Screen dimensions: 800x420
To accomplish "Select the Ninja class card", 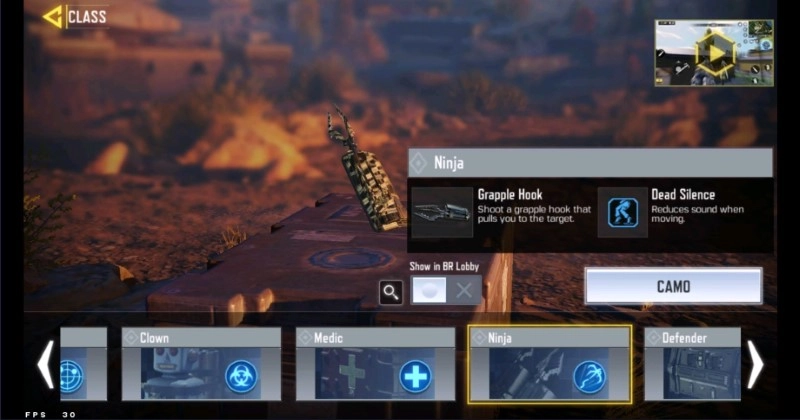I will click(549, 364).
